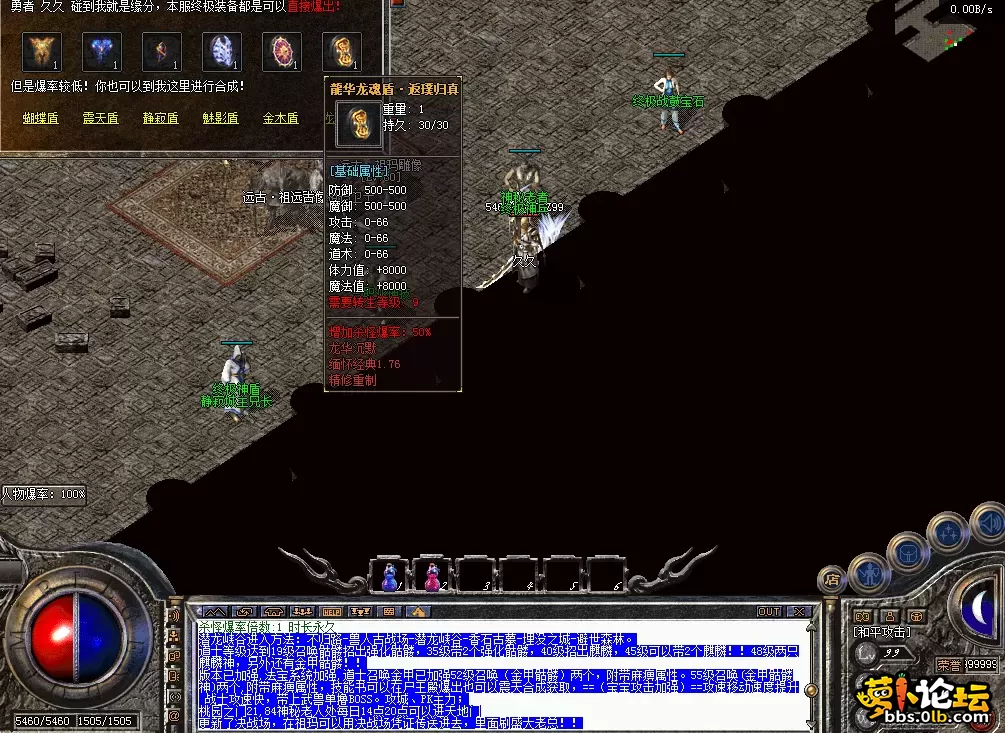Use the red potion in hotbar slot 2

point(433,578)
